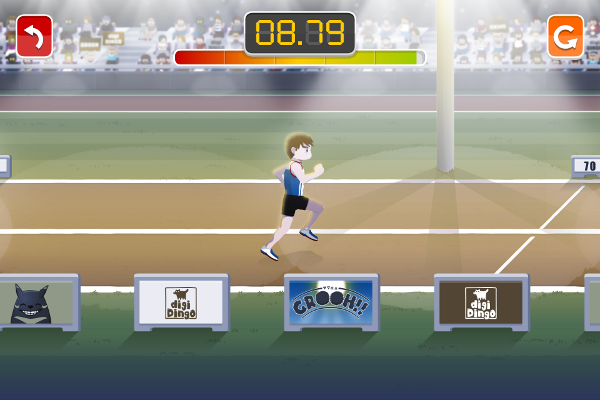Click the red back arrow button

34,38
